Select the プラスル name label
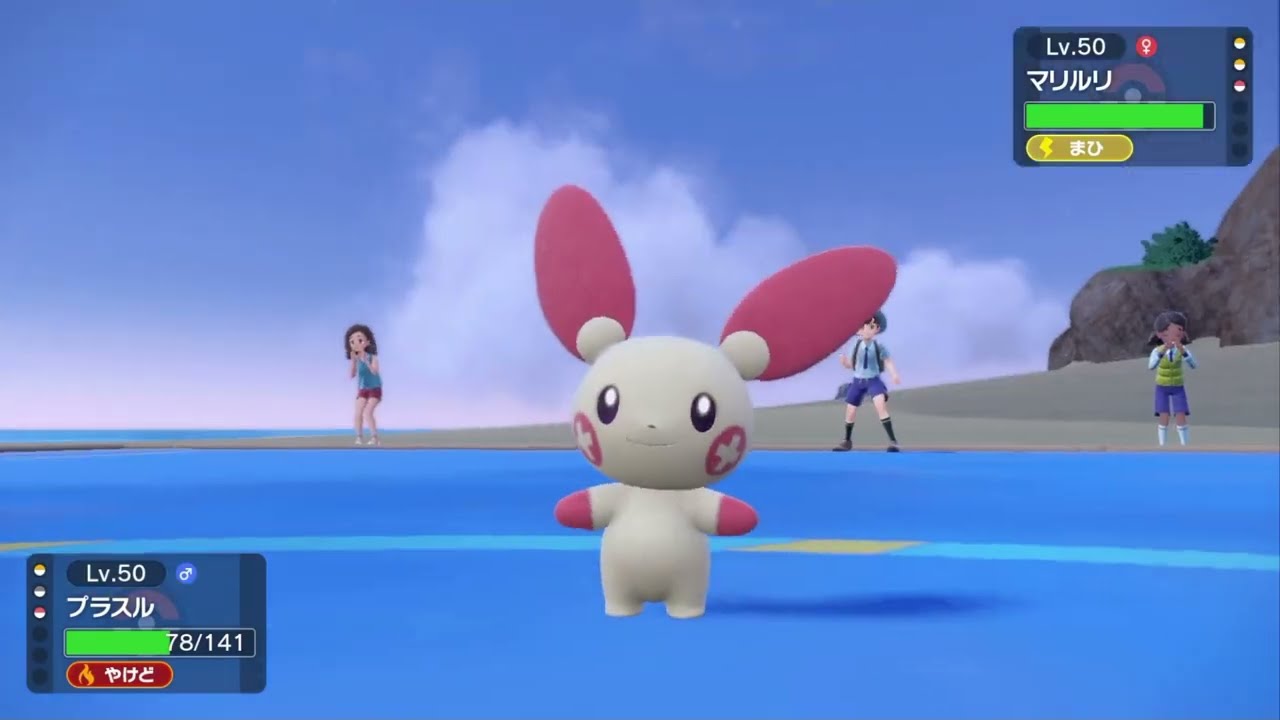1280x720 pixels. click(110, 605)
